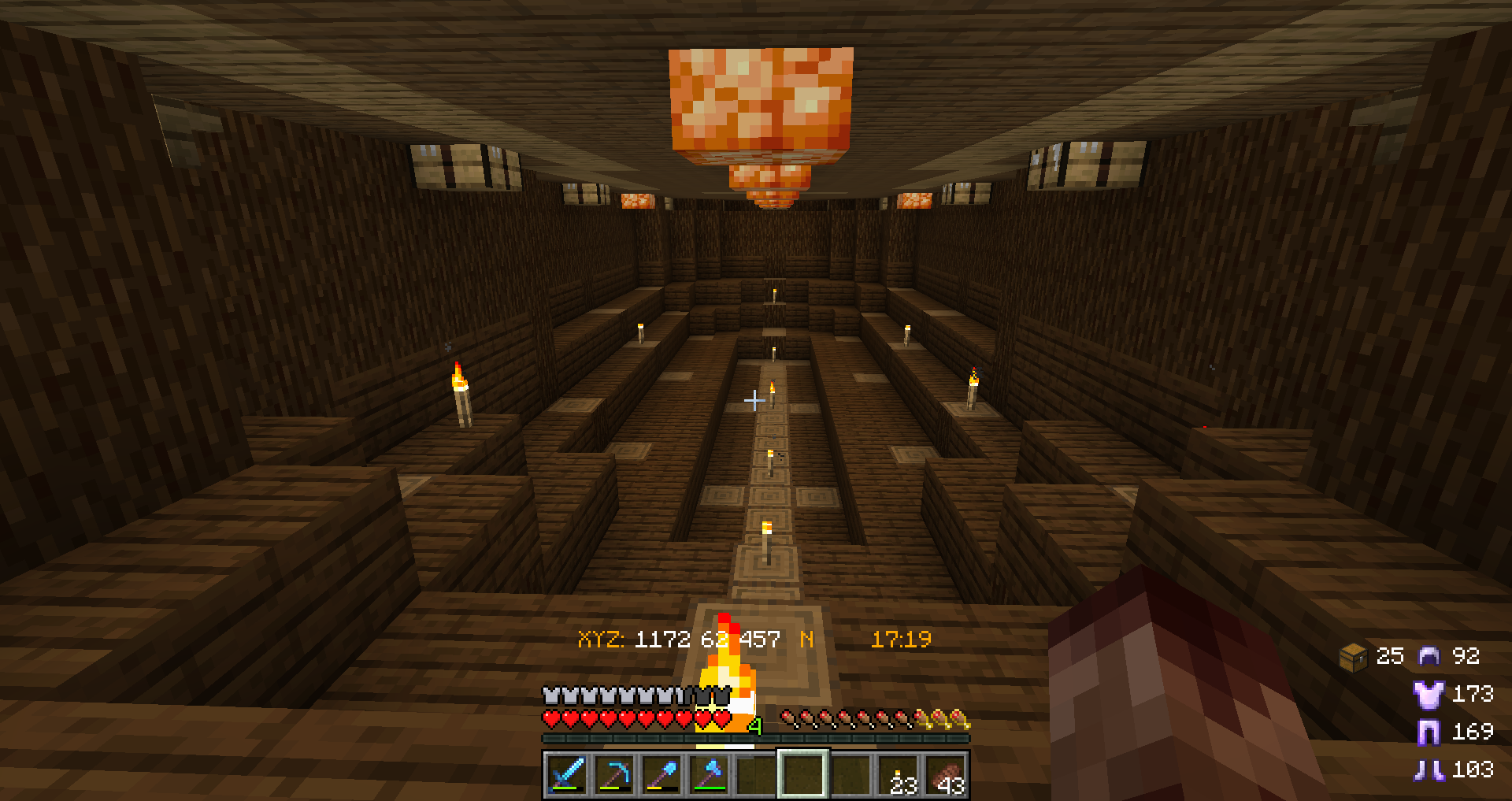The image size is (1512, 801).
Task: Select the torch stack of 23
Action: pos(899,774)
